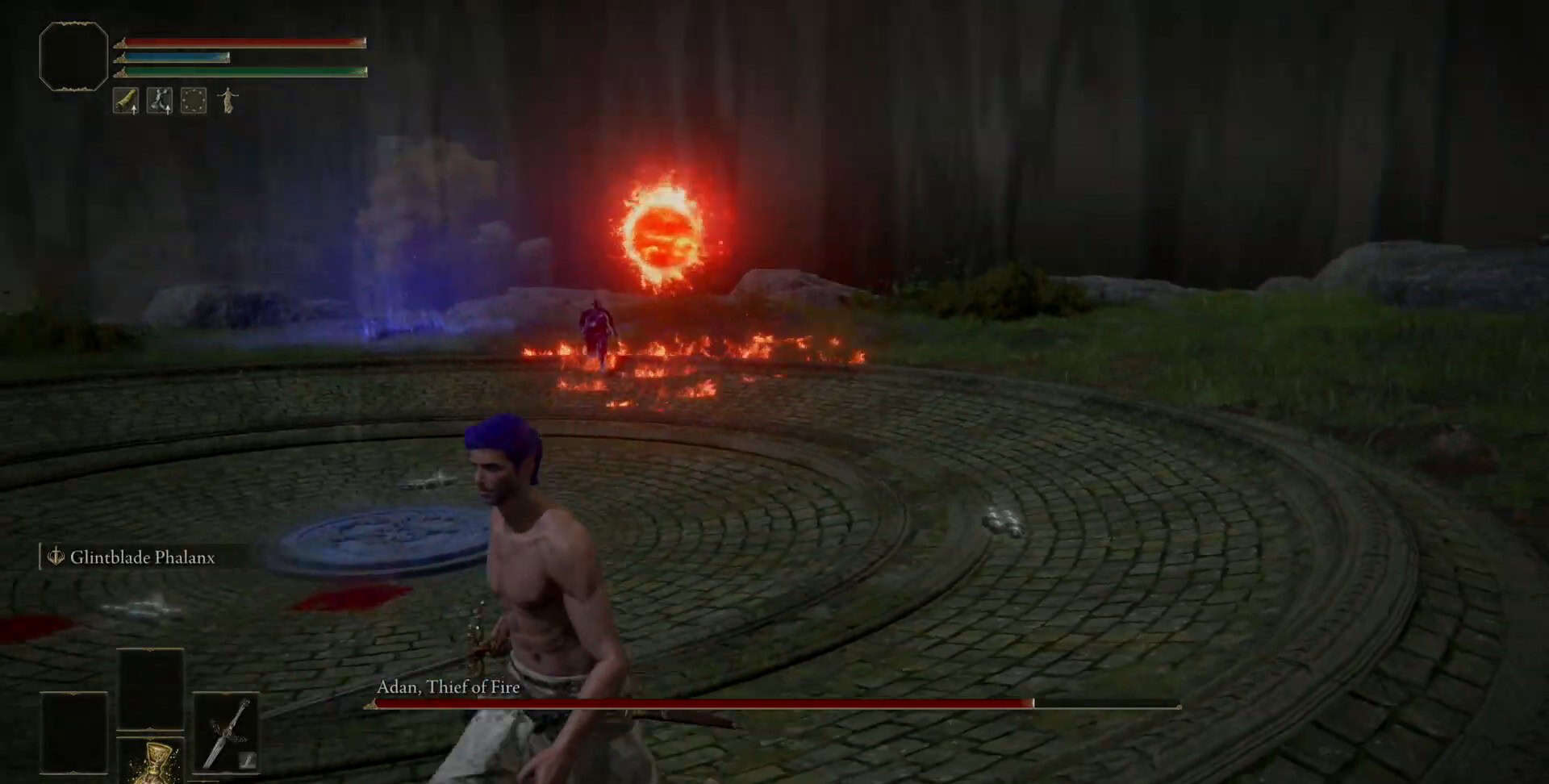Viewport: 1549px width, 784px height.
Task: Use the golden flask quick item slot
Action: tap(152, 761)
